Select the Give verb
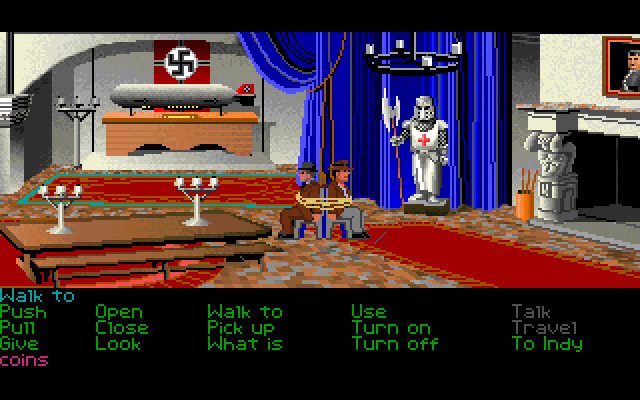 [x=20, y=344]
